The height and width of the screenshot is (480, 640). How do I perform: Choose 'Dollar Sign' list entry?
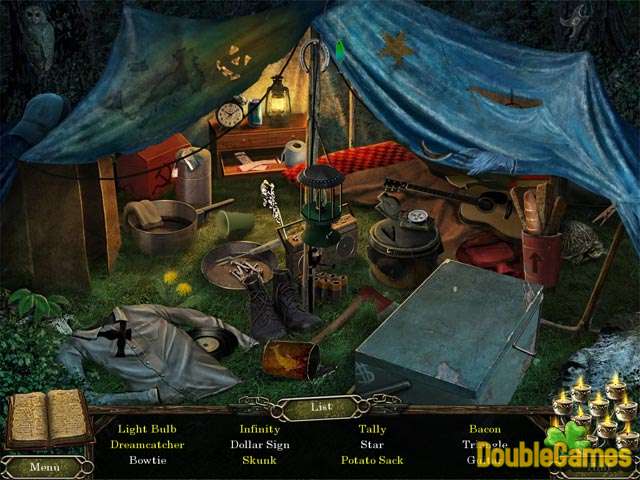(260, 444)
